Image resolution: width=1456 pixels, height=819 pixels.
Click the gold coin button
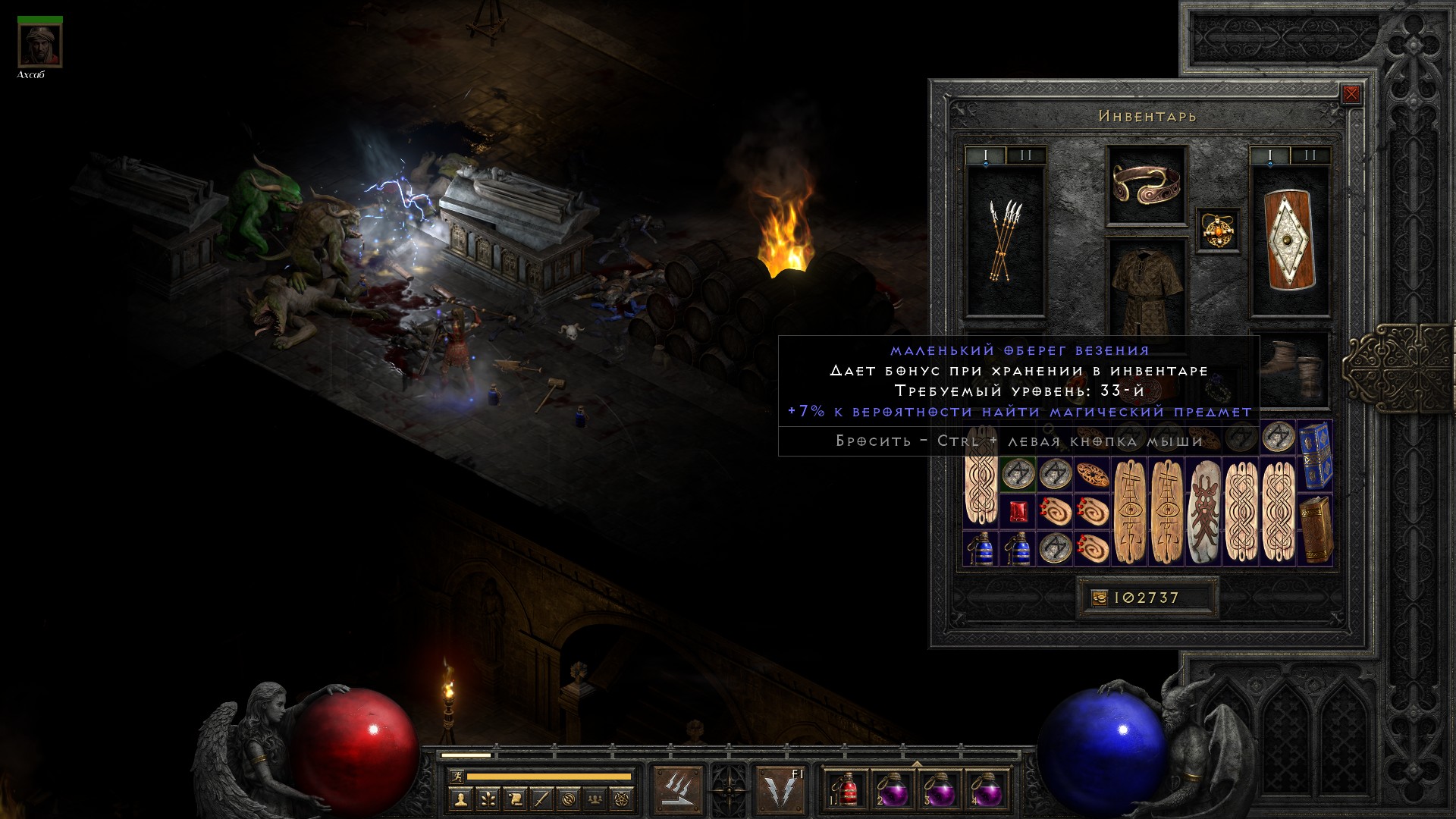pos(1099,598)
